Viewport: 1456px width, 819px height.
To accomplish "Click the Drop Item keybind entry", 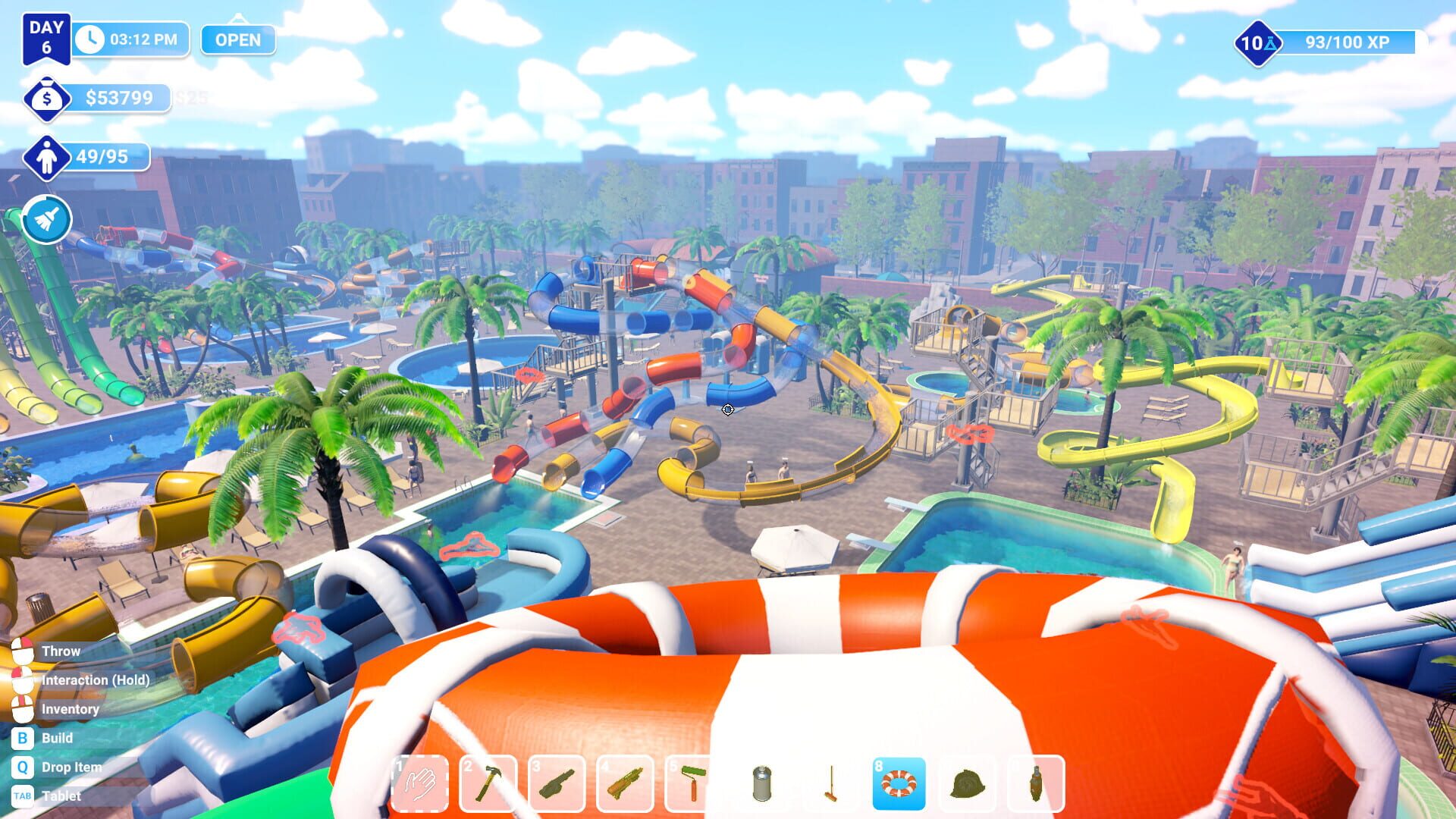I will click(72, 767).
